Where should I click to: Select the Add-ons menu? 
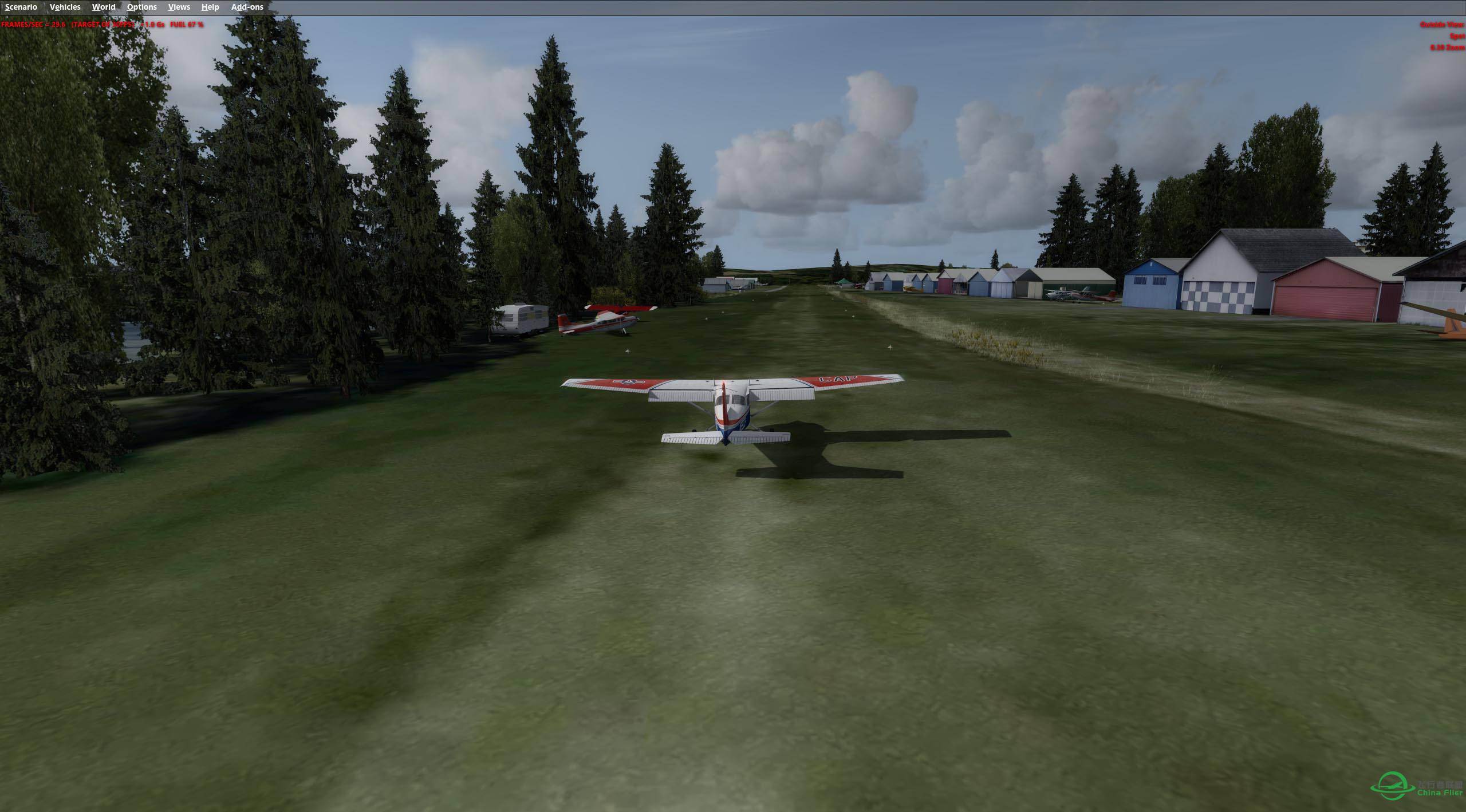coord(247,7)
